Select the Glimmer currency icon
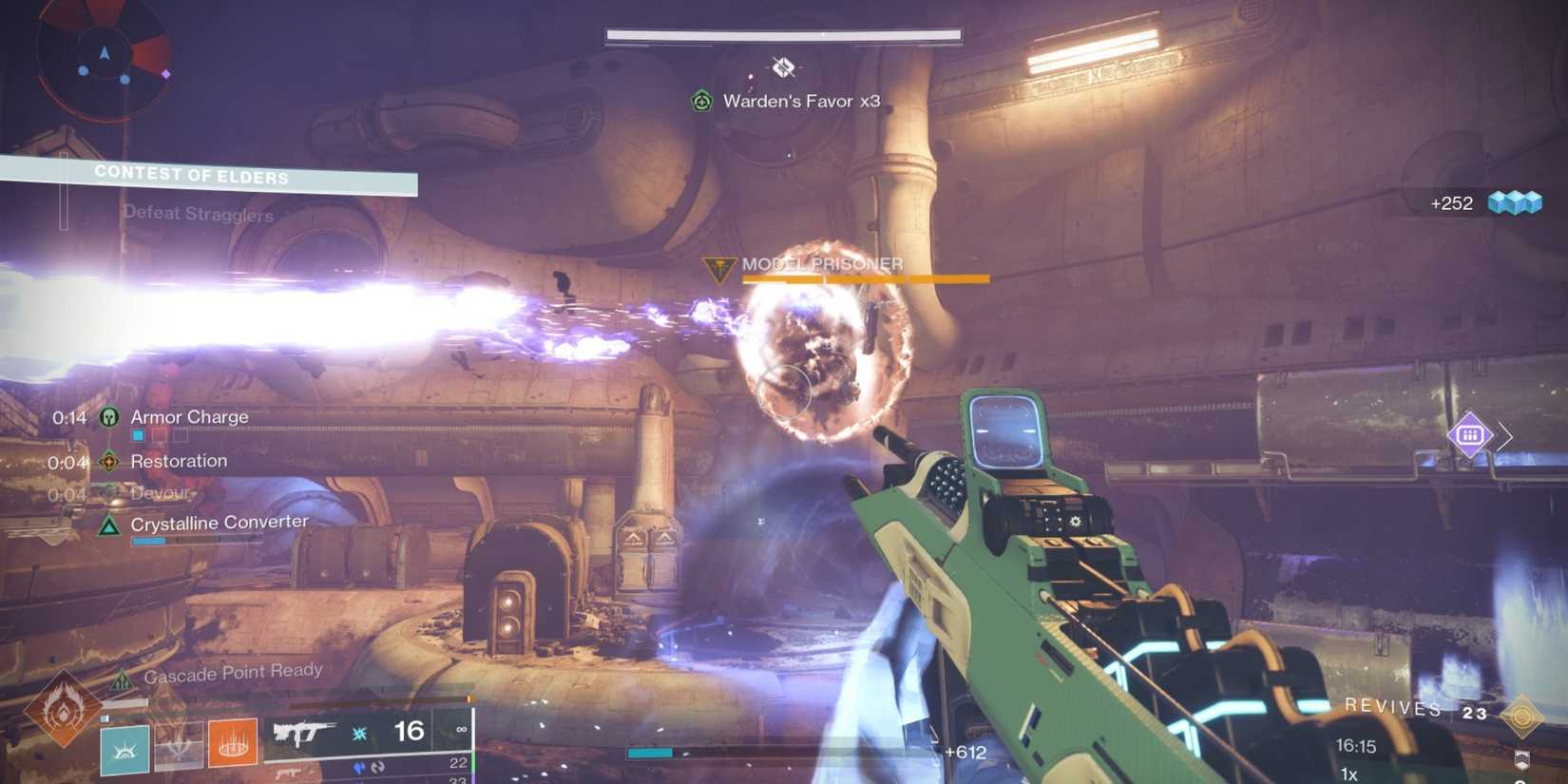Screen dimensions: 1568x784 1518,202
